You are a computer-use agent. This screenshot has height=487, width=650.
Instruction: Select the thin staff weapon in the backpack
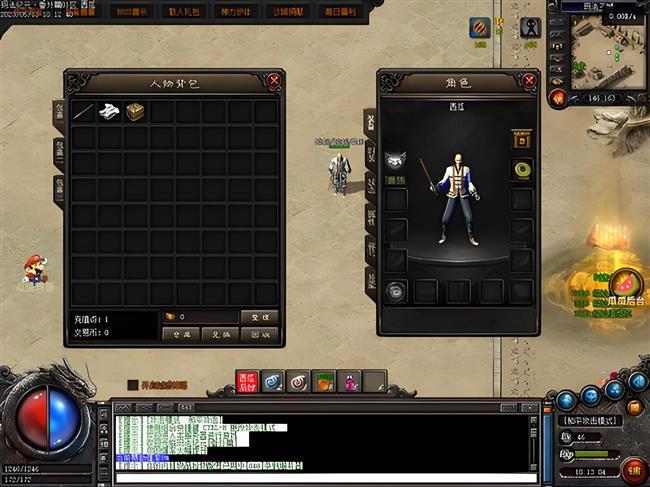tap(83, 112)
